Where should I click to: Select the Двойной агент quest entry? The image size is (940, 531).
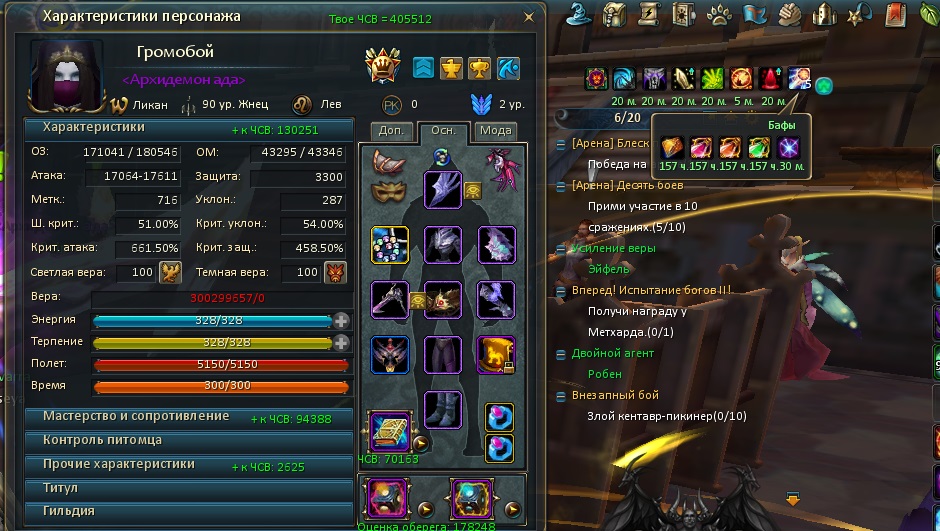[614, 353]
